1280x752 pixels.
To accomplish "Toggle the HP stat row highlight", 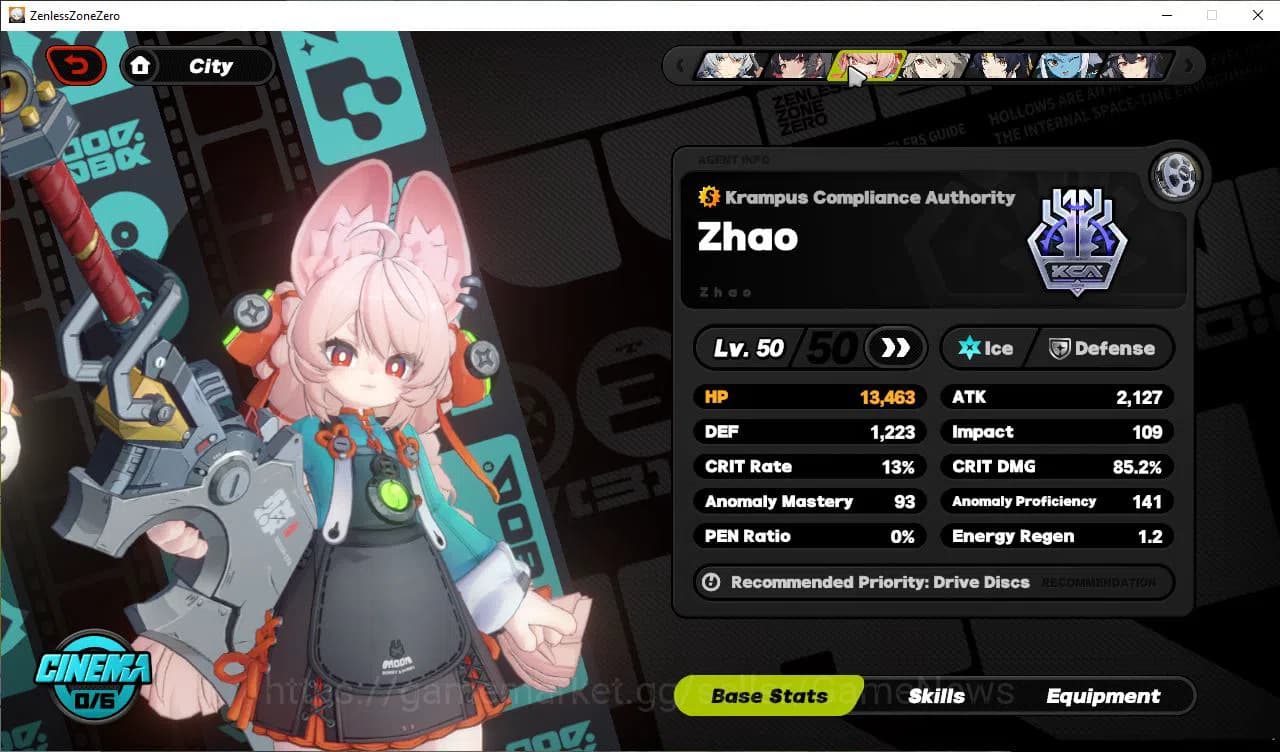I will (x=810, y=397).
